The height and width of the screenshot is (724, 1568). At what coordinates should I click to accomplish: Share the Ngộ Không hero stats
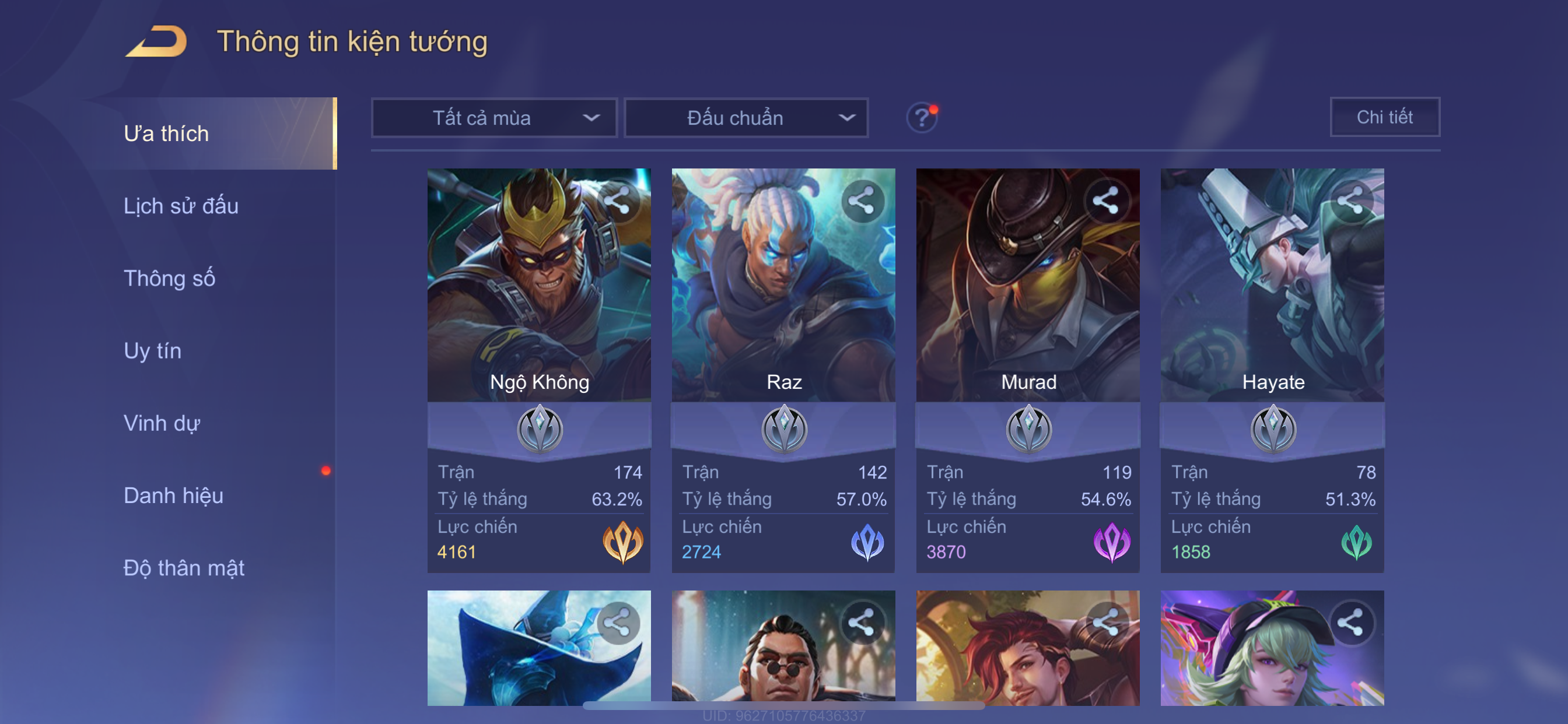618,201
